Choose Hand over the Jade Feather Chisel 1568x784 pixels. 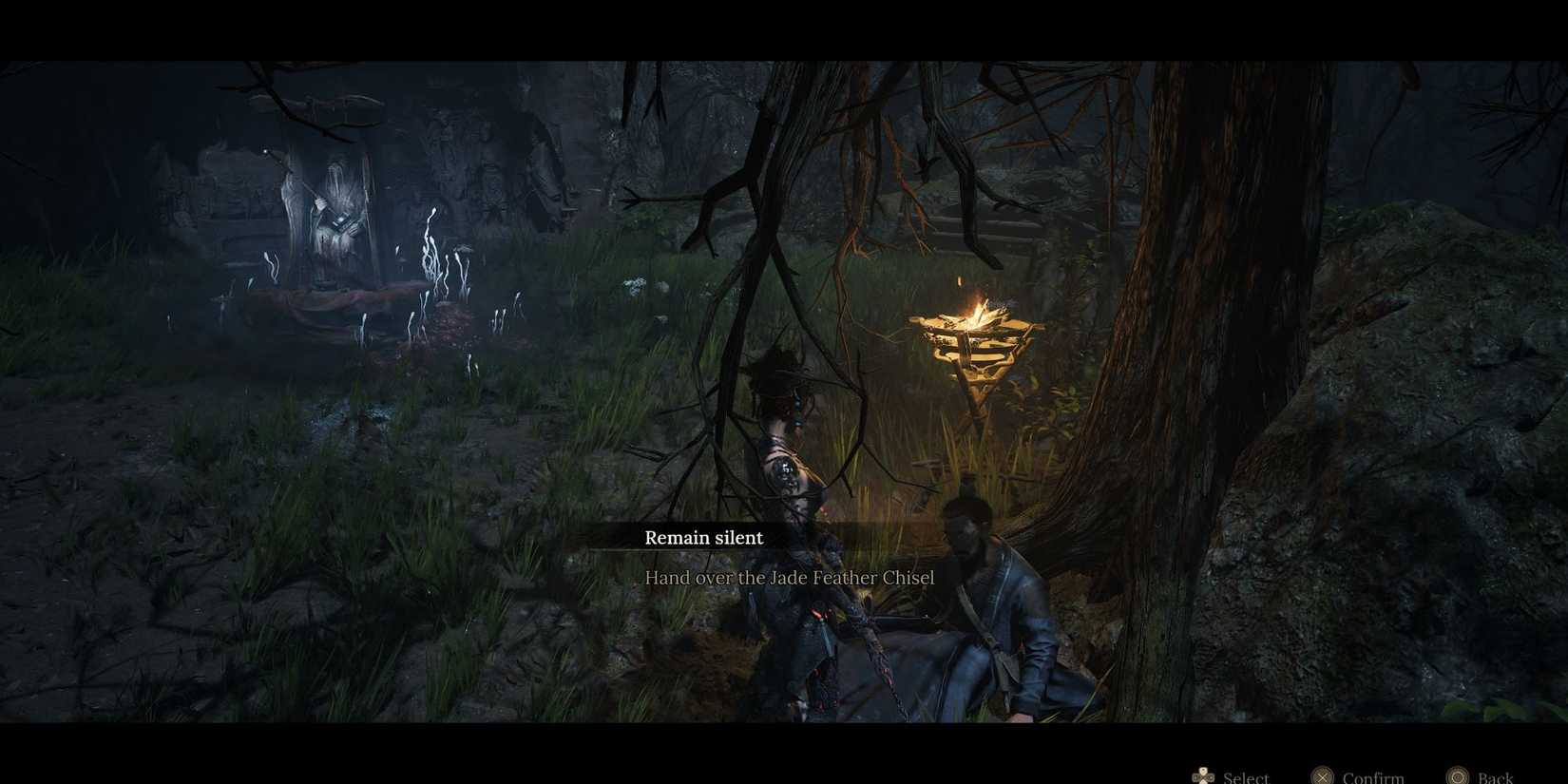coord(791,577)
